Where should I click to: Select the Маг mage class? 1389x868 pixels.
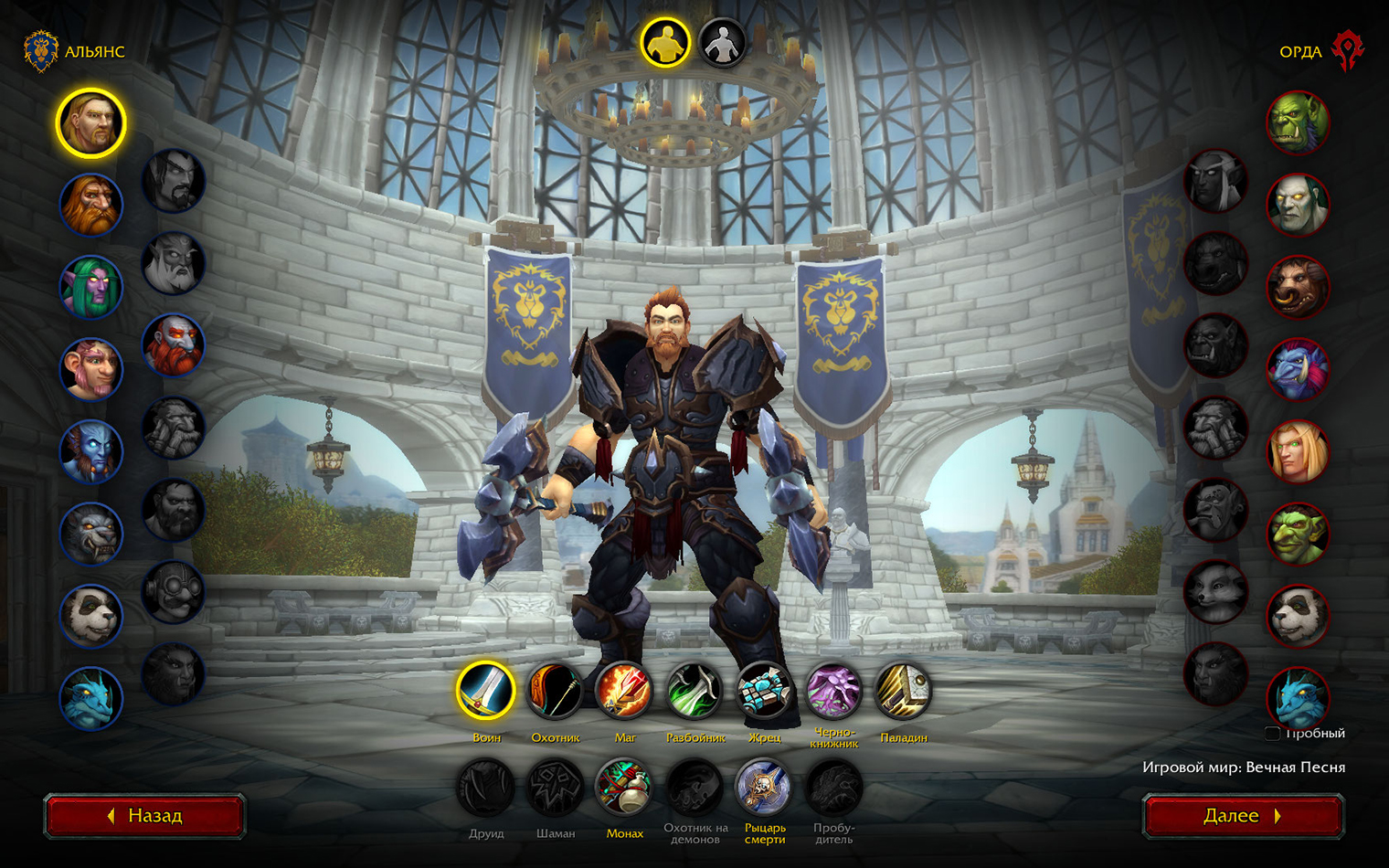tap(625, 691)
